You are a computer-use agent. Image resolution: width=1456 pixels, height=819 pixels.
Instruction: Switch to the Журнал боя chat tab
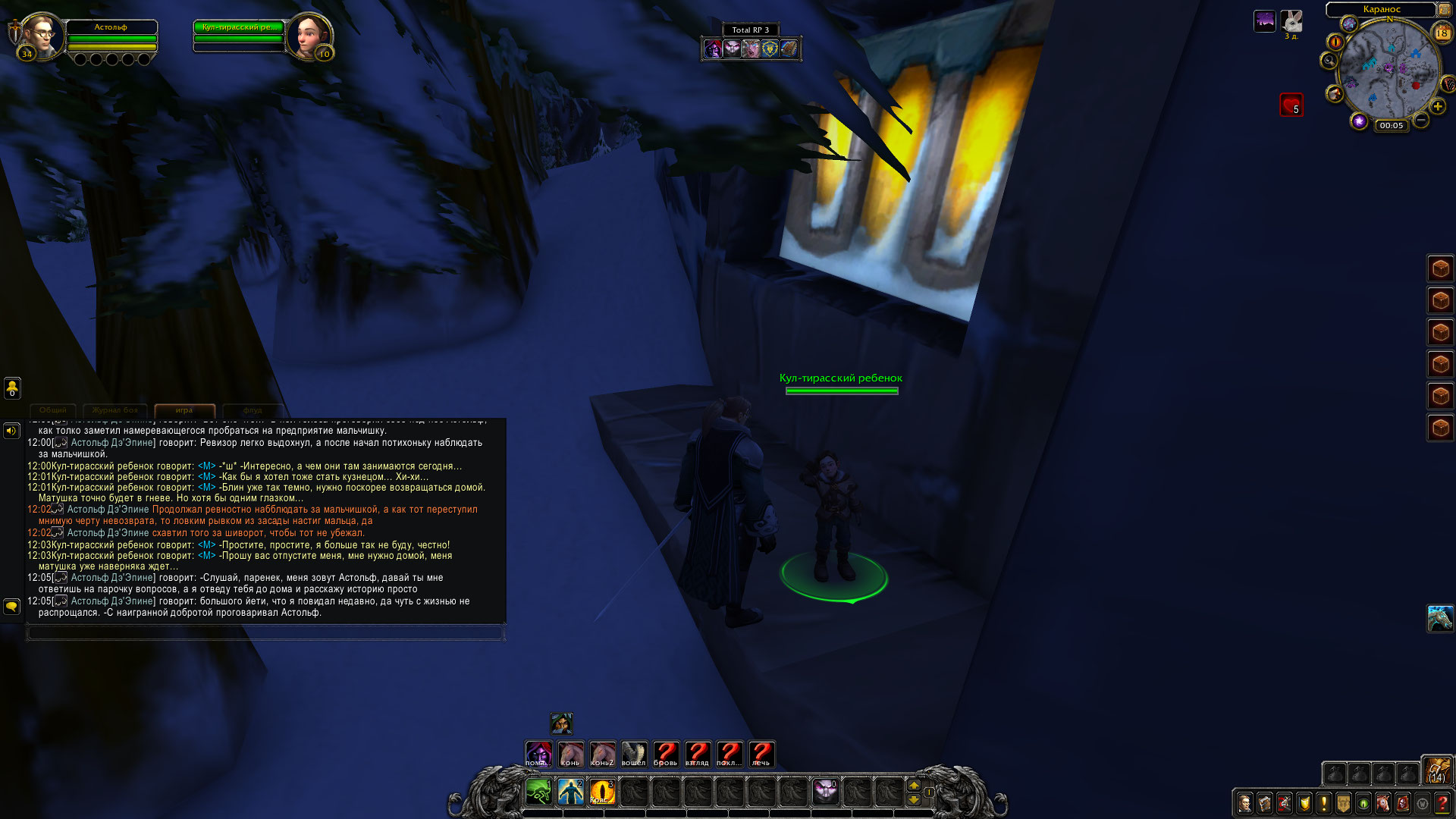115,410
